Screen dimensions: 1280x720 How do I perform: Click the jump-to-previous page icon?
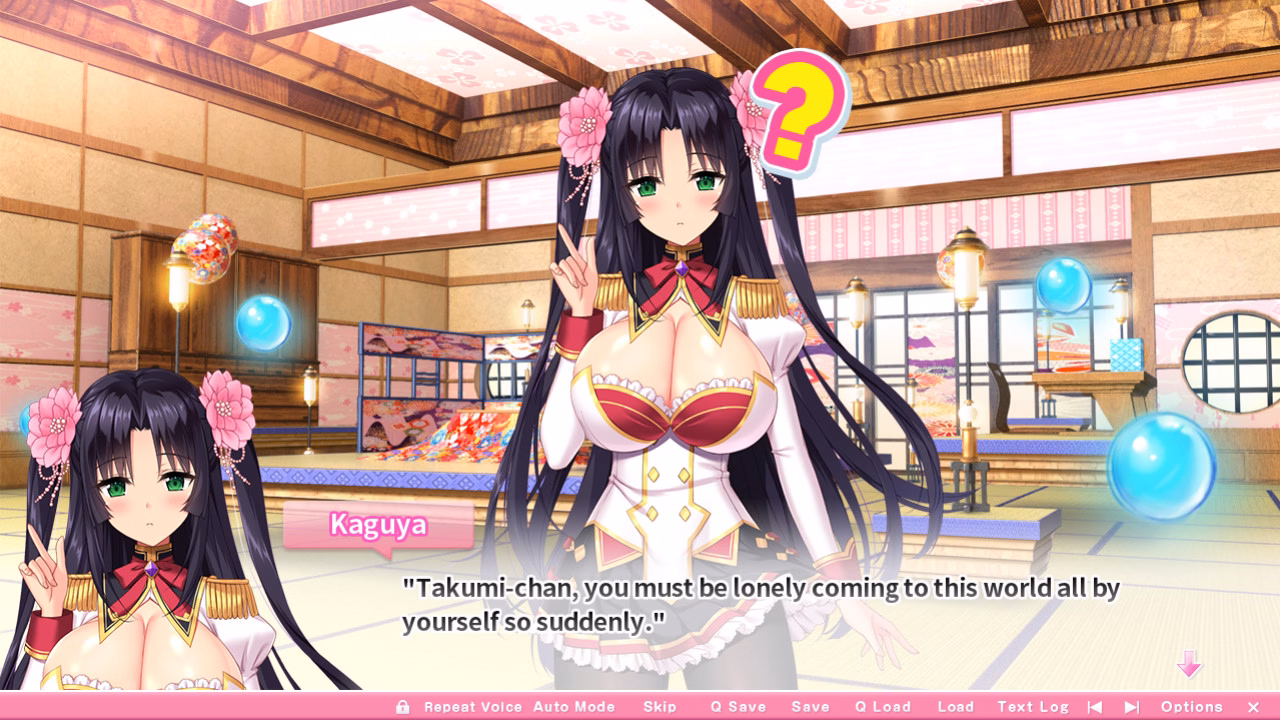pyautogui.click(x=1097, y=706)
